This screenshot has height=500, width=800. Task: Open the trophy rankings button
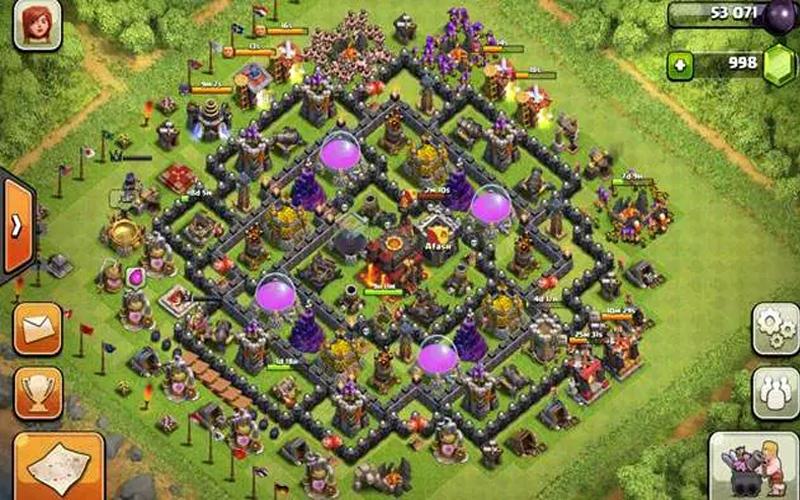(39, 393)
